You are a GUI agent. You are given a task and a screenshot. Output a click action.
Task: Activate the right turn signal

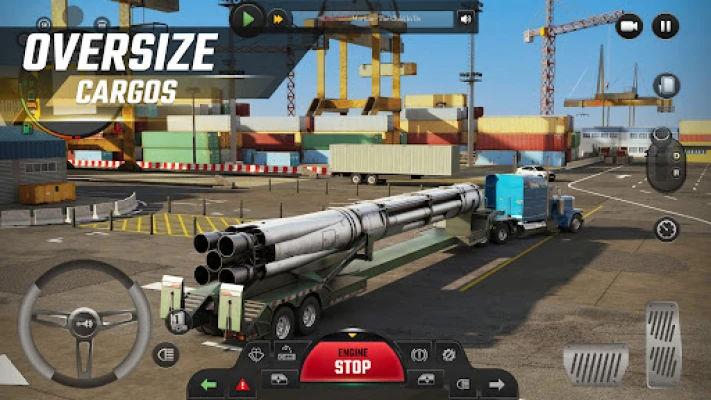pos(496,384)
